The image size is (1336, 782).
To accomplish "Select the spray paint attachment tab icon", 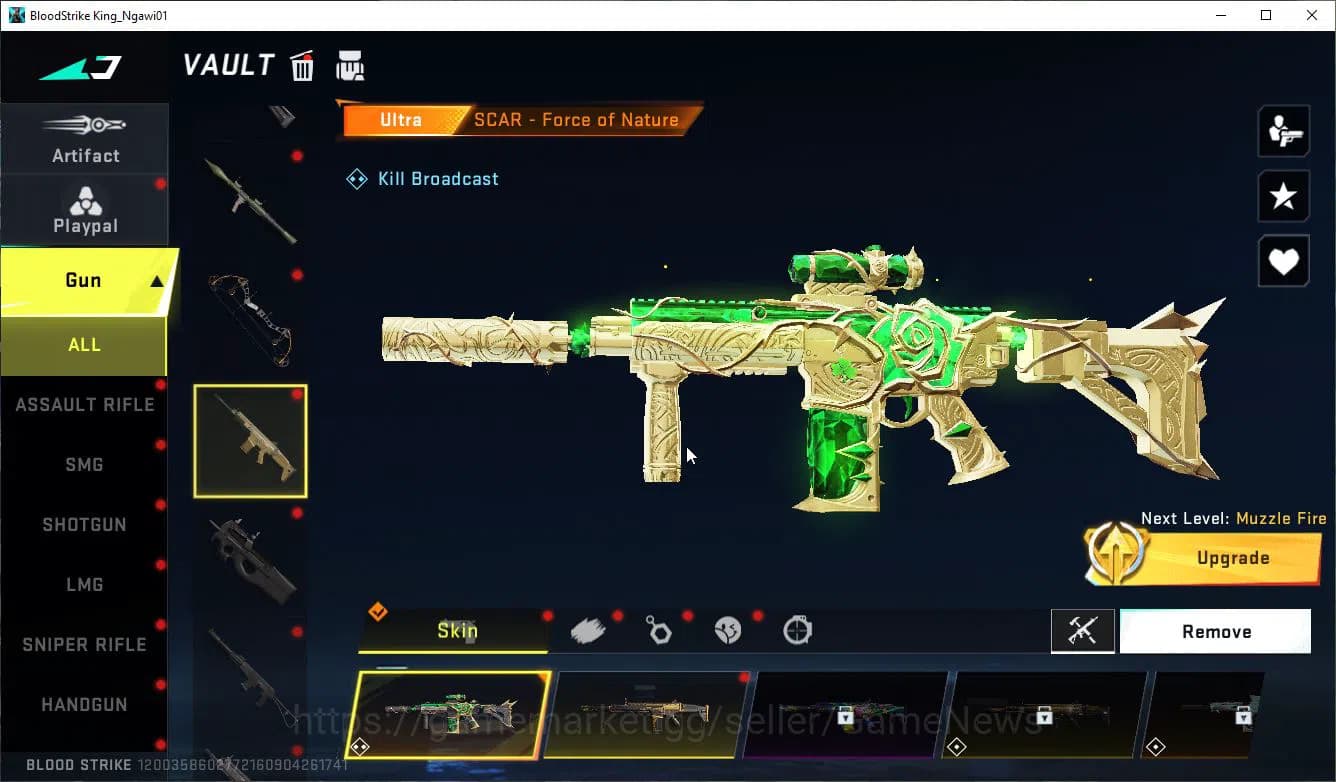I will [588, 629].
